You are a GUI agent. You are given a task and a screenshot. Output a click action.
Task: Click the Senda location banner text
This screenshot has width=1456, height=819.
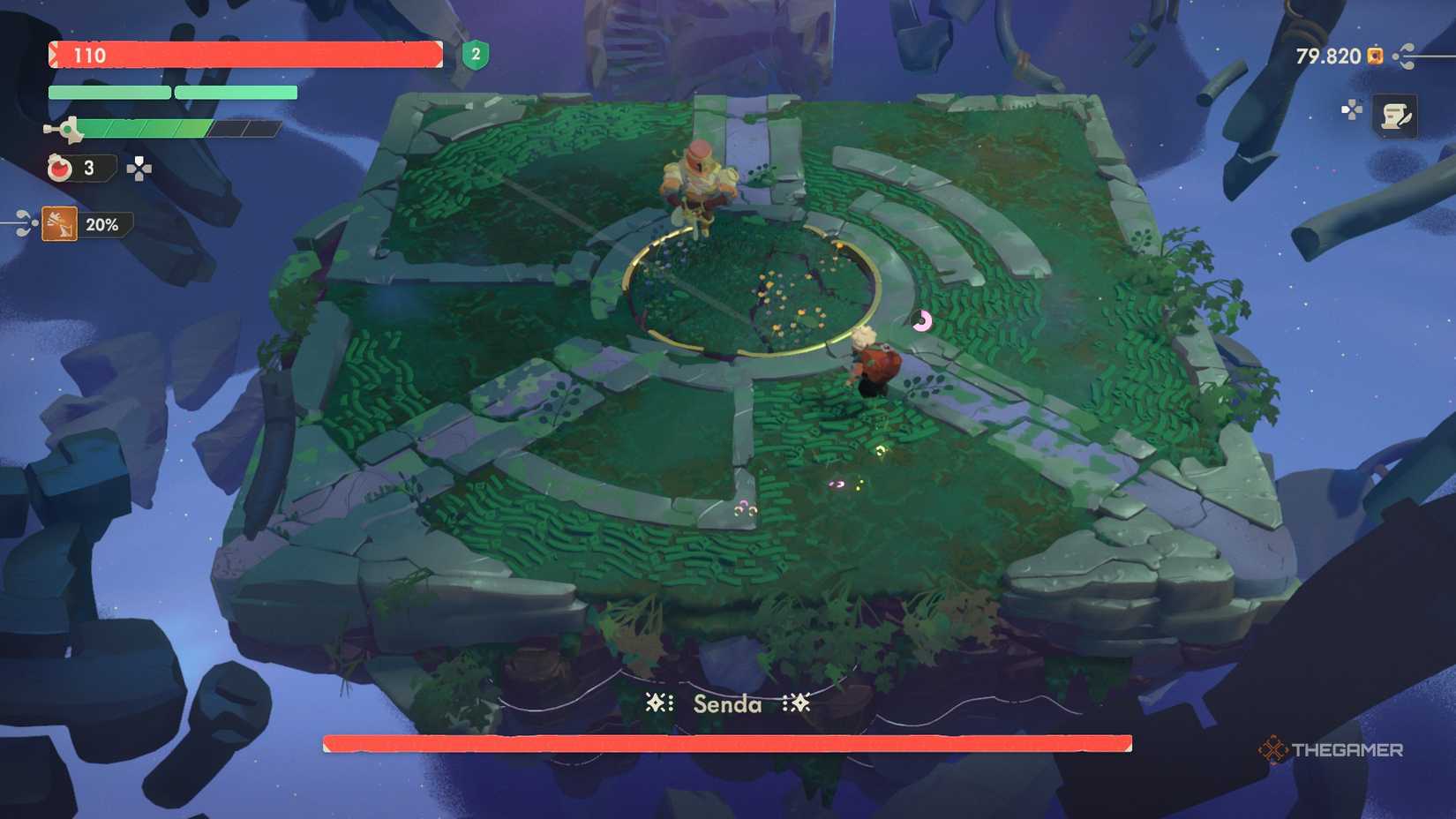[725, 705]
